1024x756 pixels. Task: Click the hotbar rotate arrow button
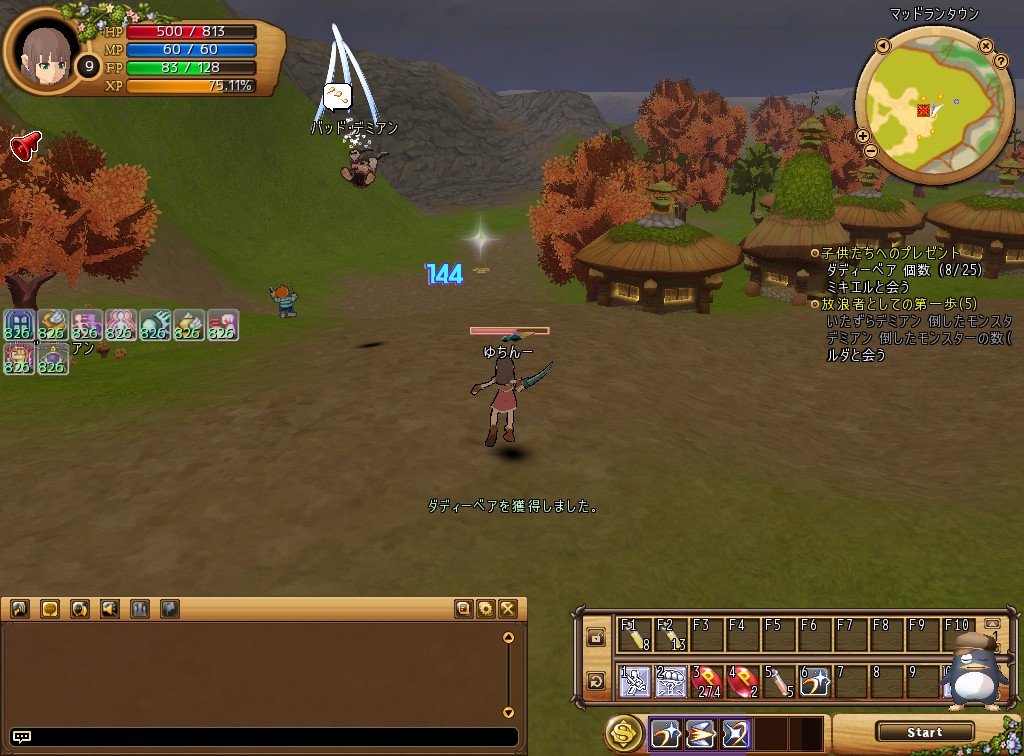point(596,682)
